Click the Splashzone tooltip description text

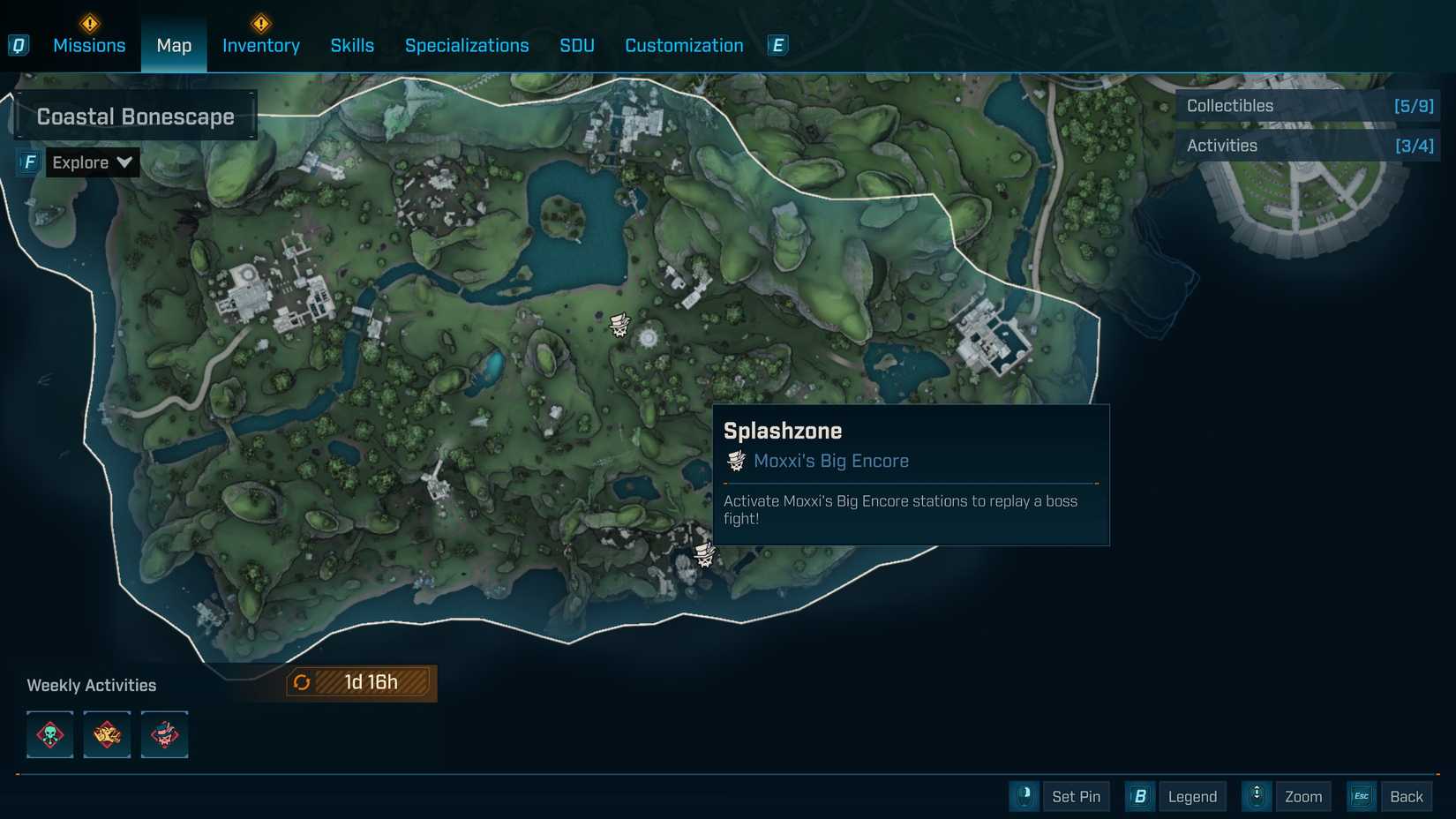pos(900,509)
